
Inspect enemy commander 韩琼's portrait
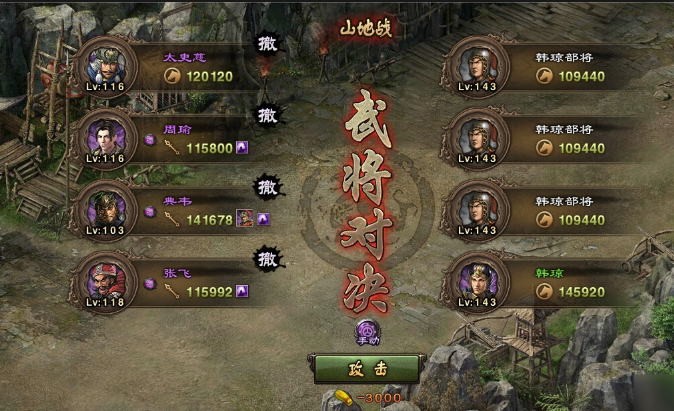click(x=479, y=281)
